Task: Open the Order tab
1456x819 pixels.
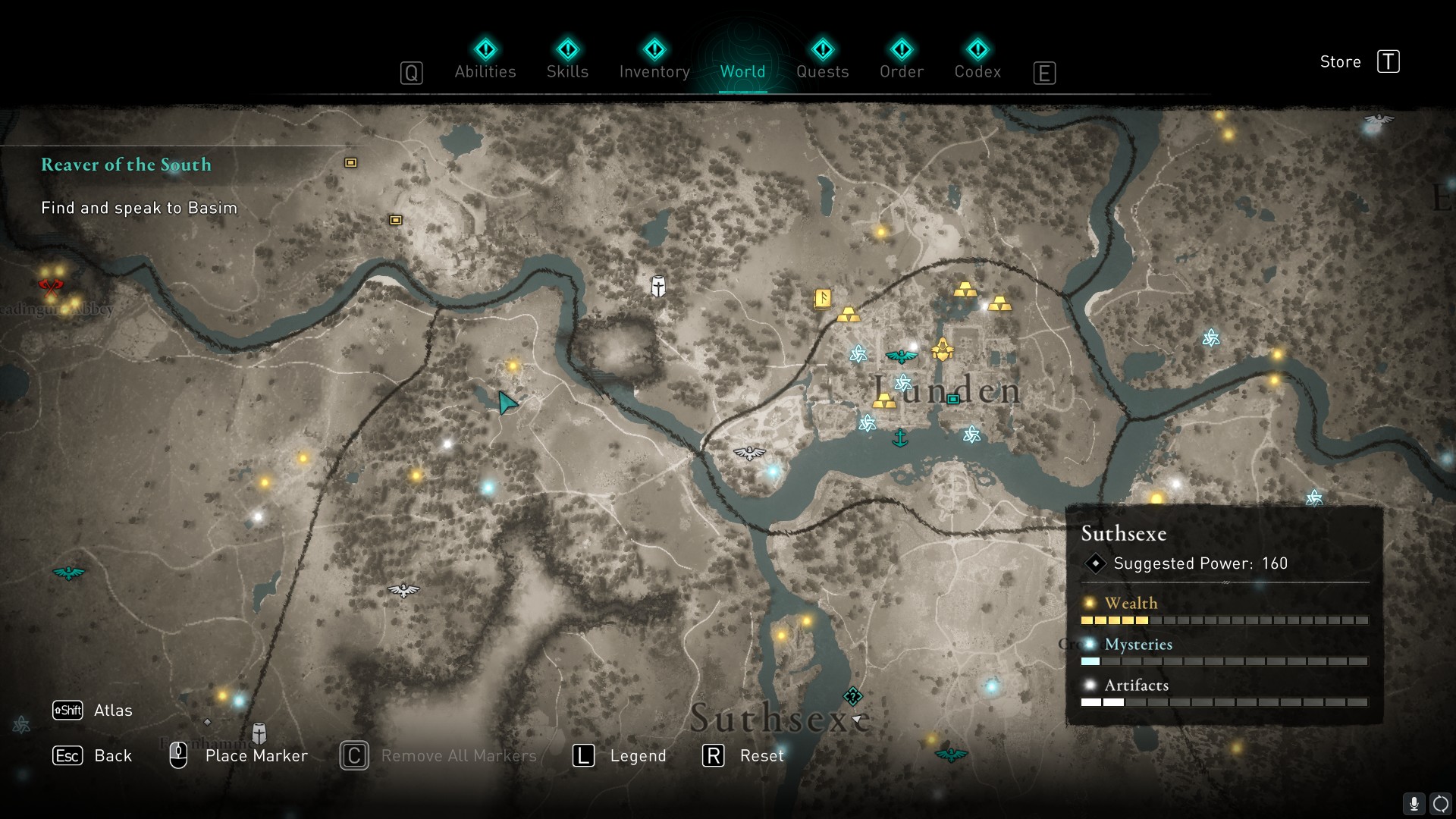Action: (901, 61)
